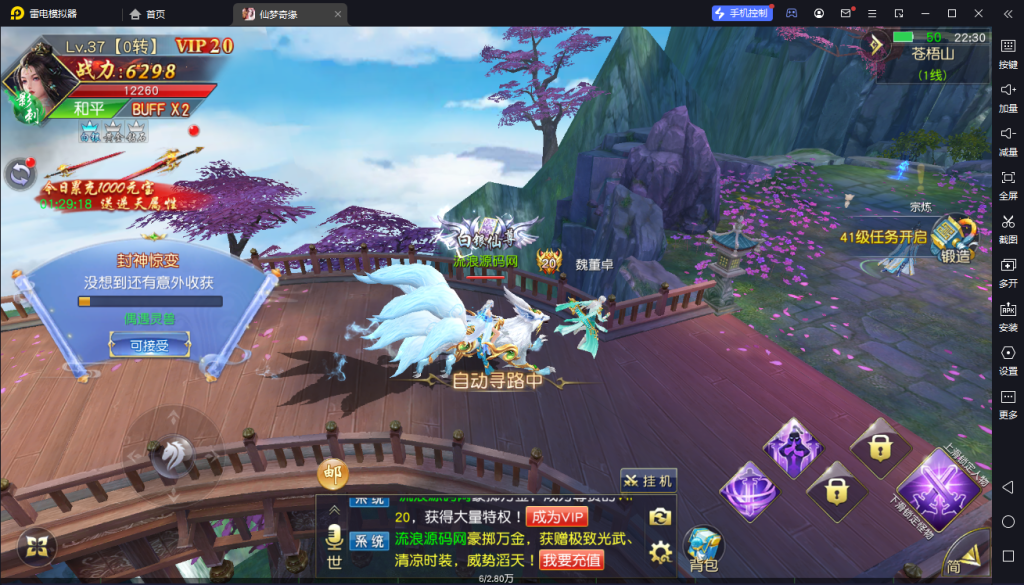Open the VIP 20 privileges page
The image size is (1024, 585).
204,46
